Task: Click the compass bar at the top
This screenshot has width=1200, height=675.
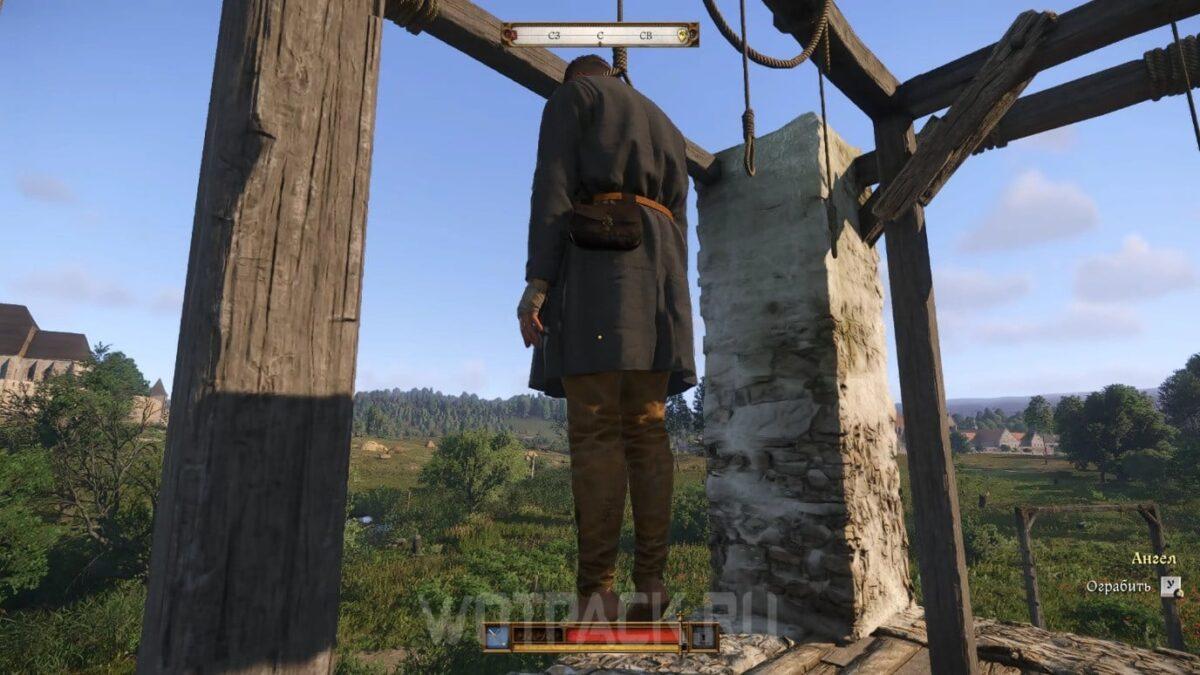Action: [600, 35]
